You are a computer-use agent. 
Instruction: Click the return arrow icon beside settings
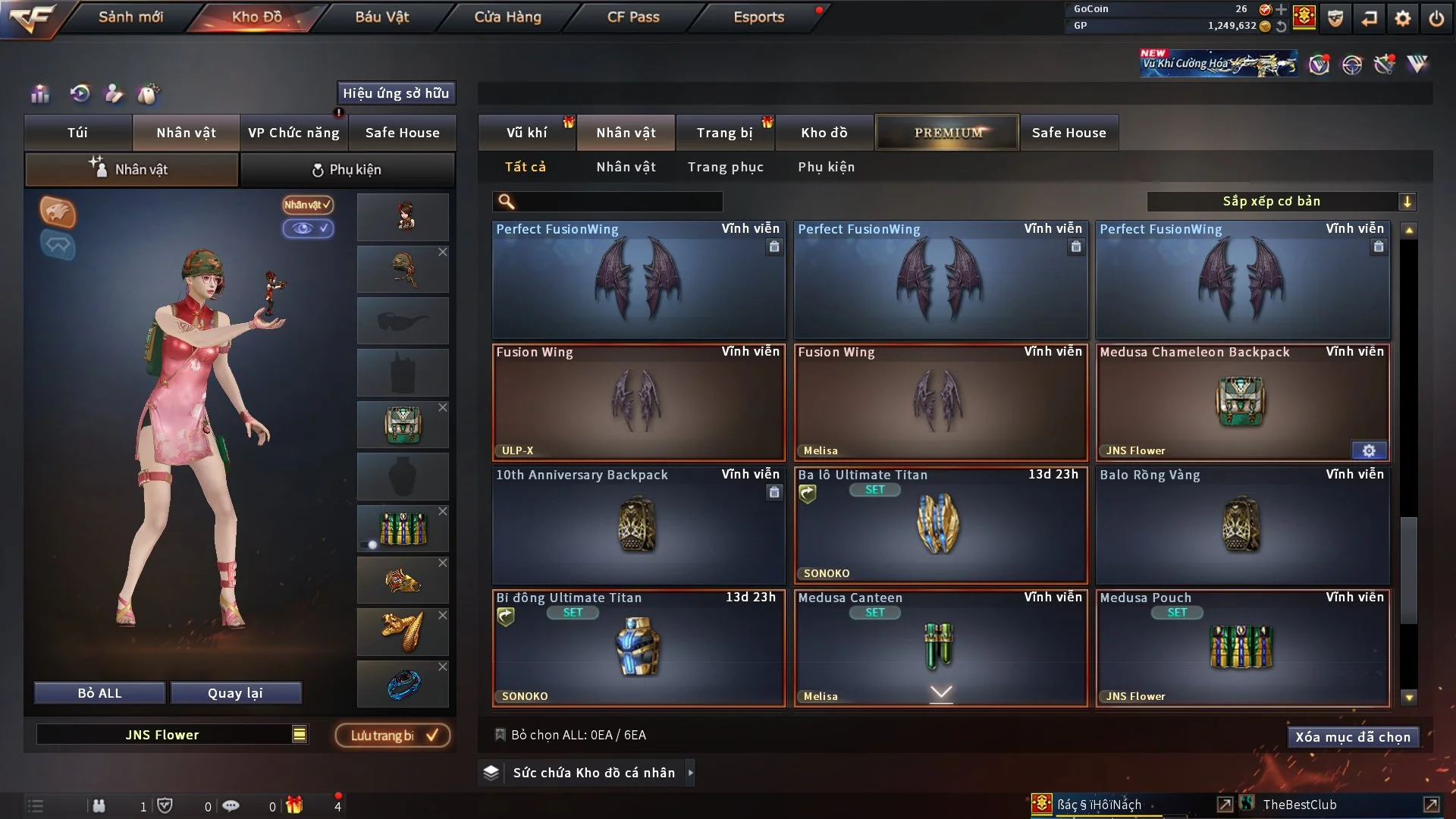click(1369, 17)
